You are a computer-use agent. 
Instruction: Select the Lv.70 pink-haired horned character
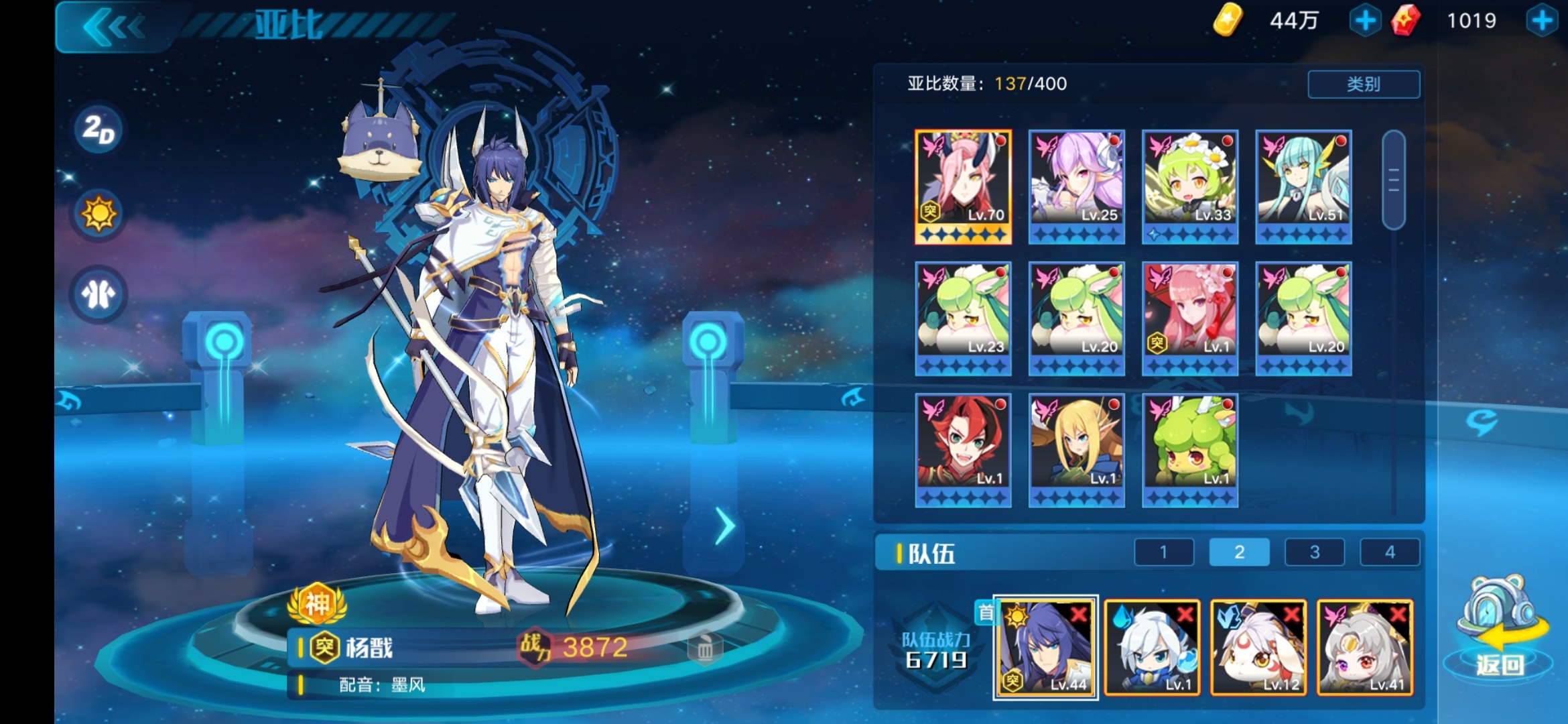coord(963,186)
